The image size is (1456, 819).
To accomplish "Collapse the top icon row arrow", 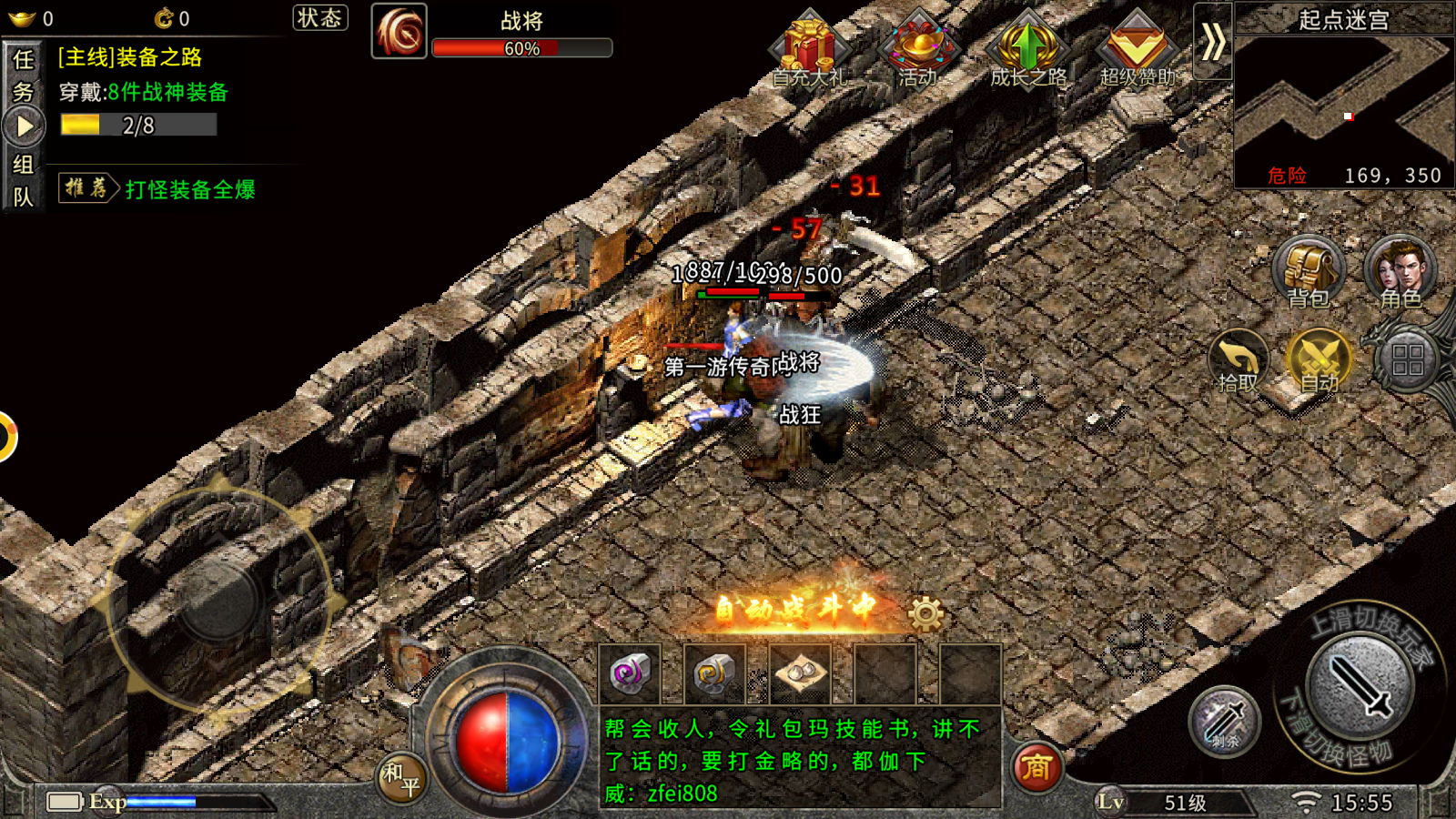I will [x=1212, y=41].
